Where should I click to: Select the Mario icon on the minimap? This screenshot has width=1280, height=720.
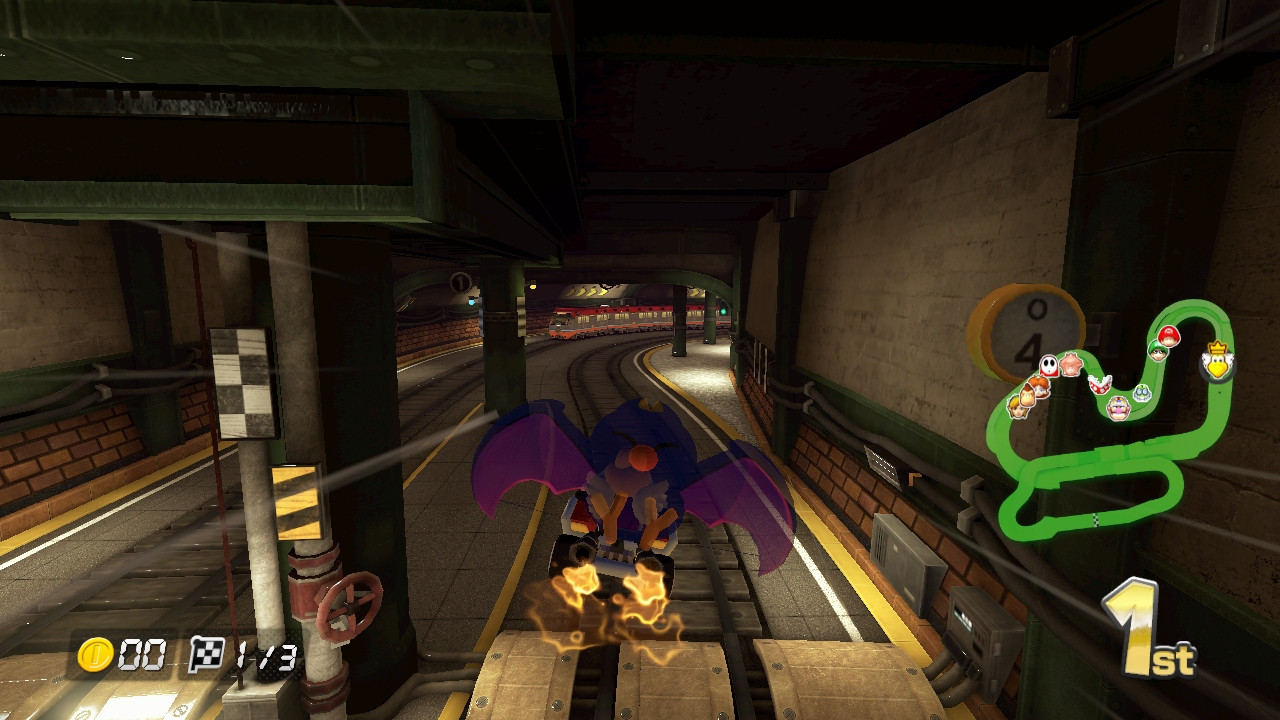(x=1170, y=335)
